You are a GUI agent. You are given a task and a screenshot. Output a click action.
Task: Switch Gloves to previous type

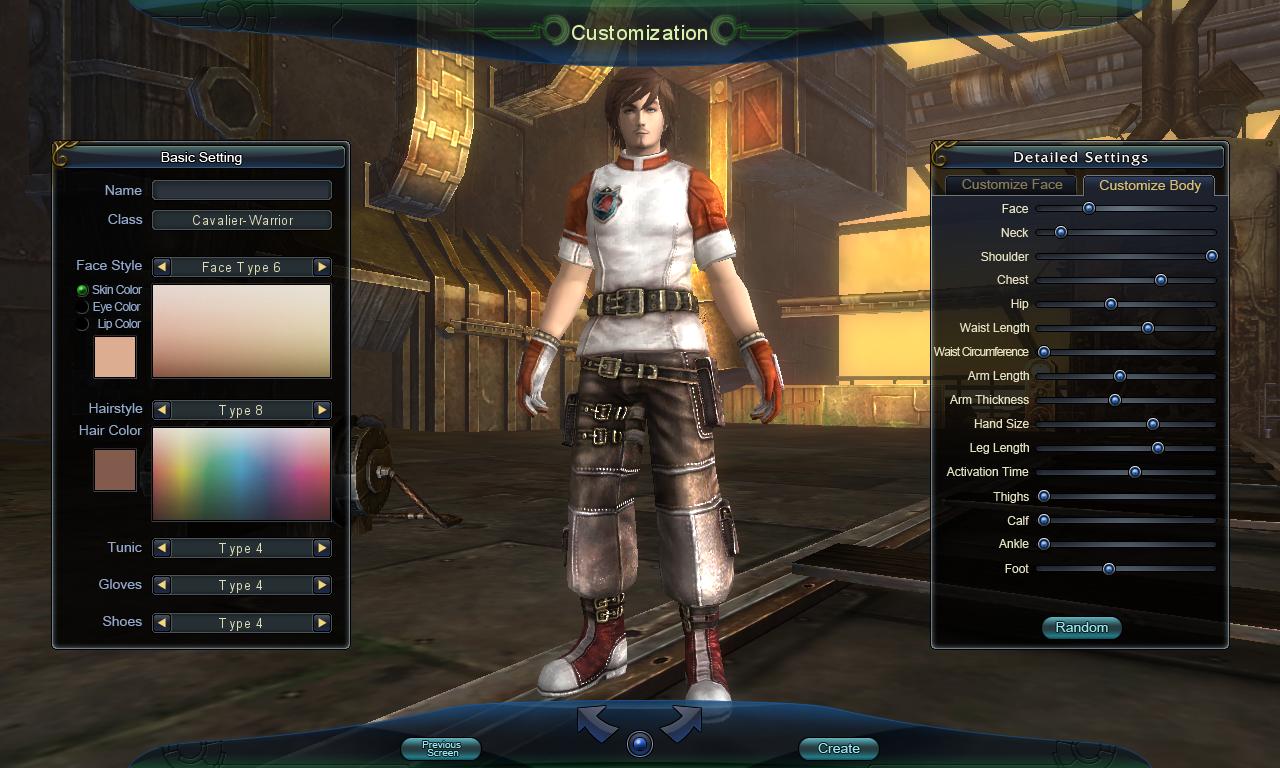click(162, 585)
